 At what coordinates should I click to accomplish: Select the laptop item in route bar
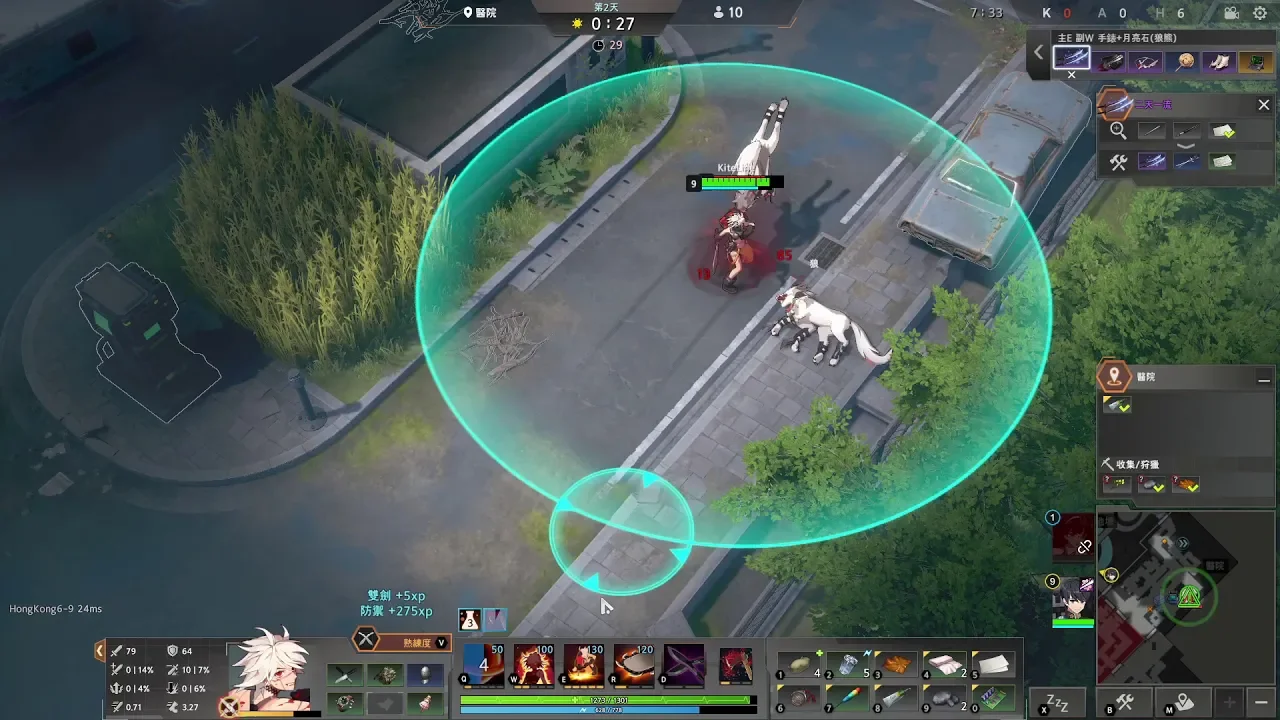pyautogui.click(x=1254, y=62)
